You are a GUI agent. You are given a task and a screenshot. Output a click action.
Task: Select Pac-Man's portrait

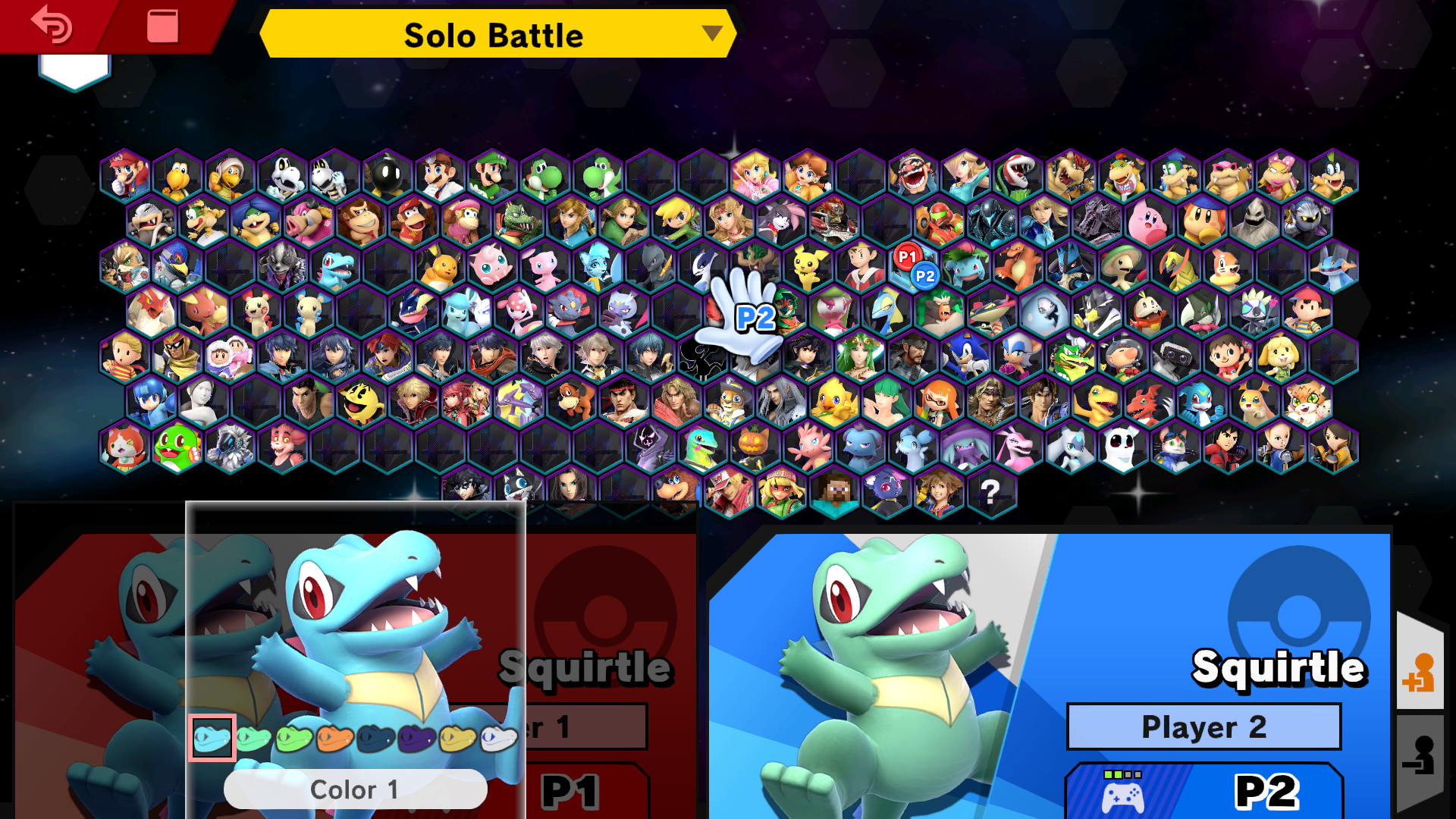[x=361, y=403]
